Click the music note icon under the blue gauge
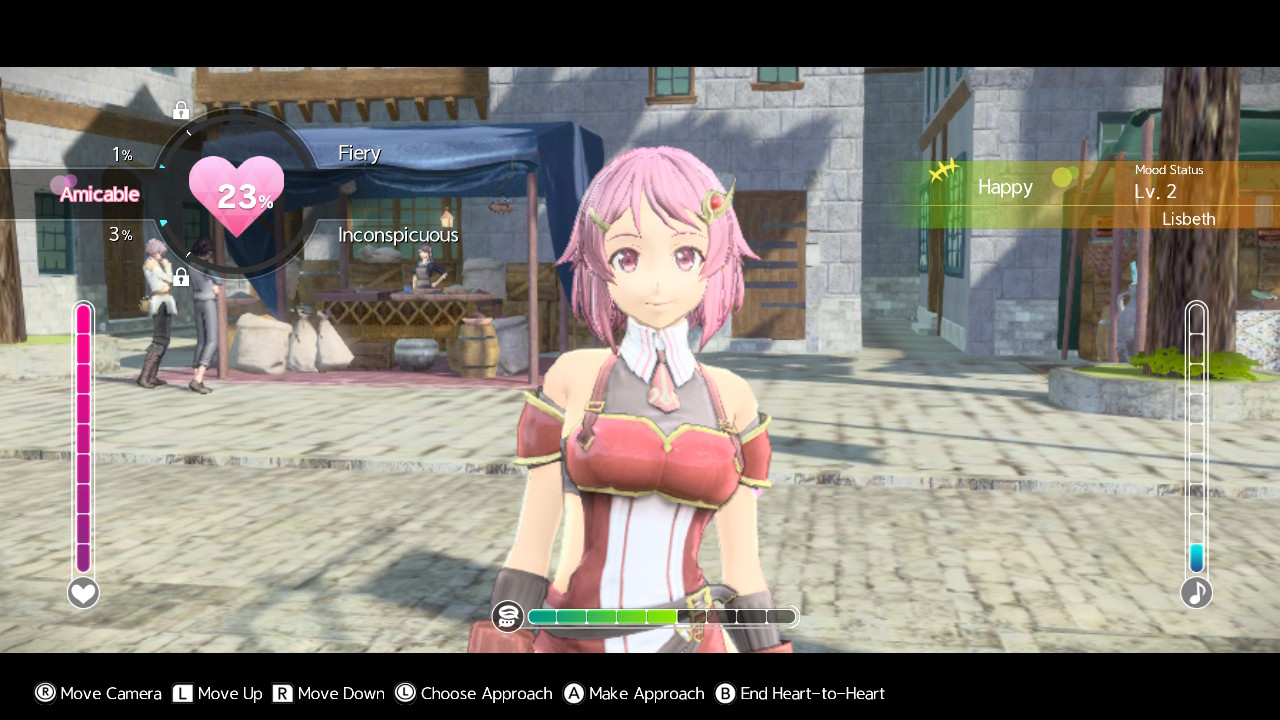This screenshot has height=720, width=1280. coord(1196,593)
